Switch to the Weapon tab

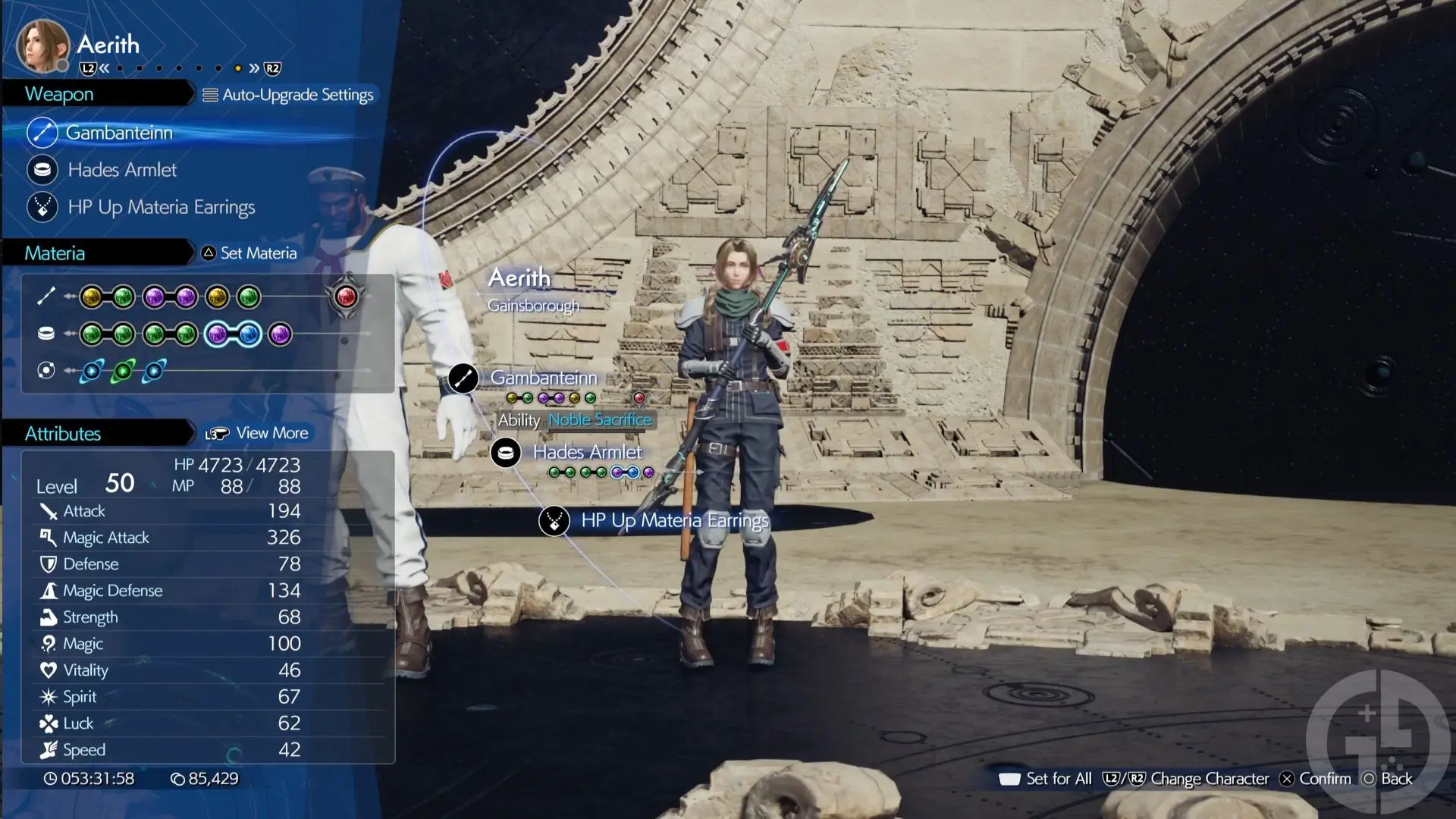tap(61, 94)
